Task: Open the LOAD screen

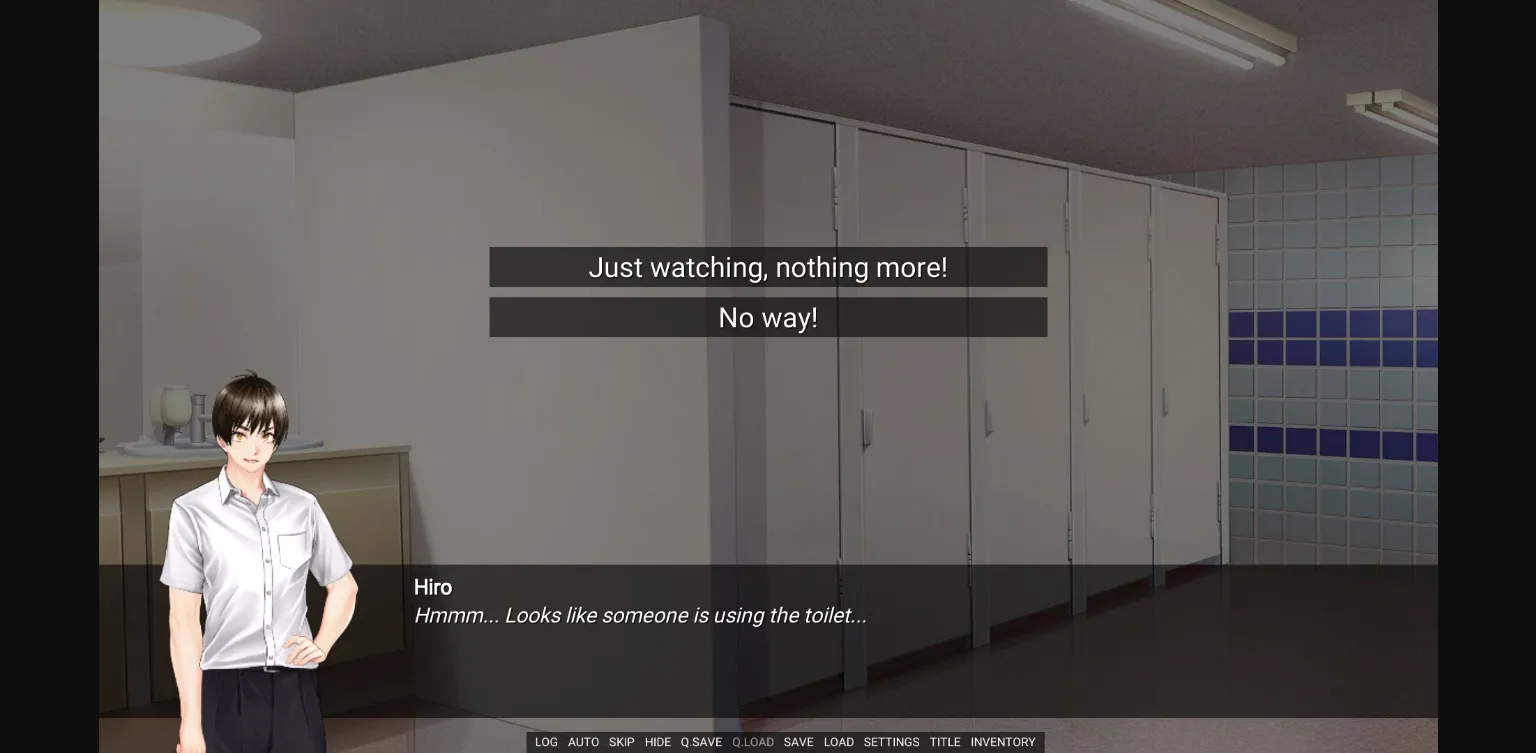Action: [839, 742]
